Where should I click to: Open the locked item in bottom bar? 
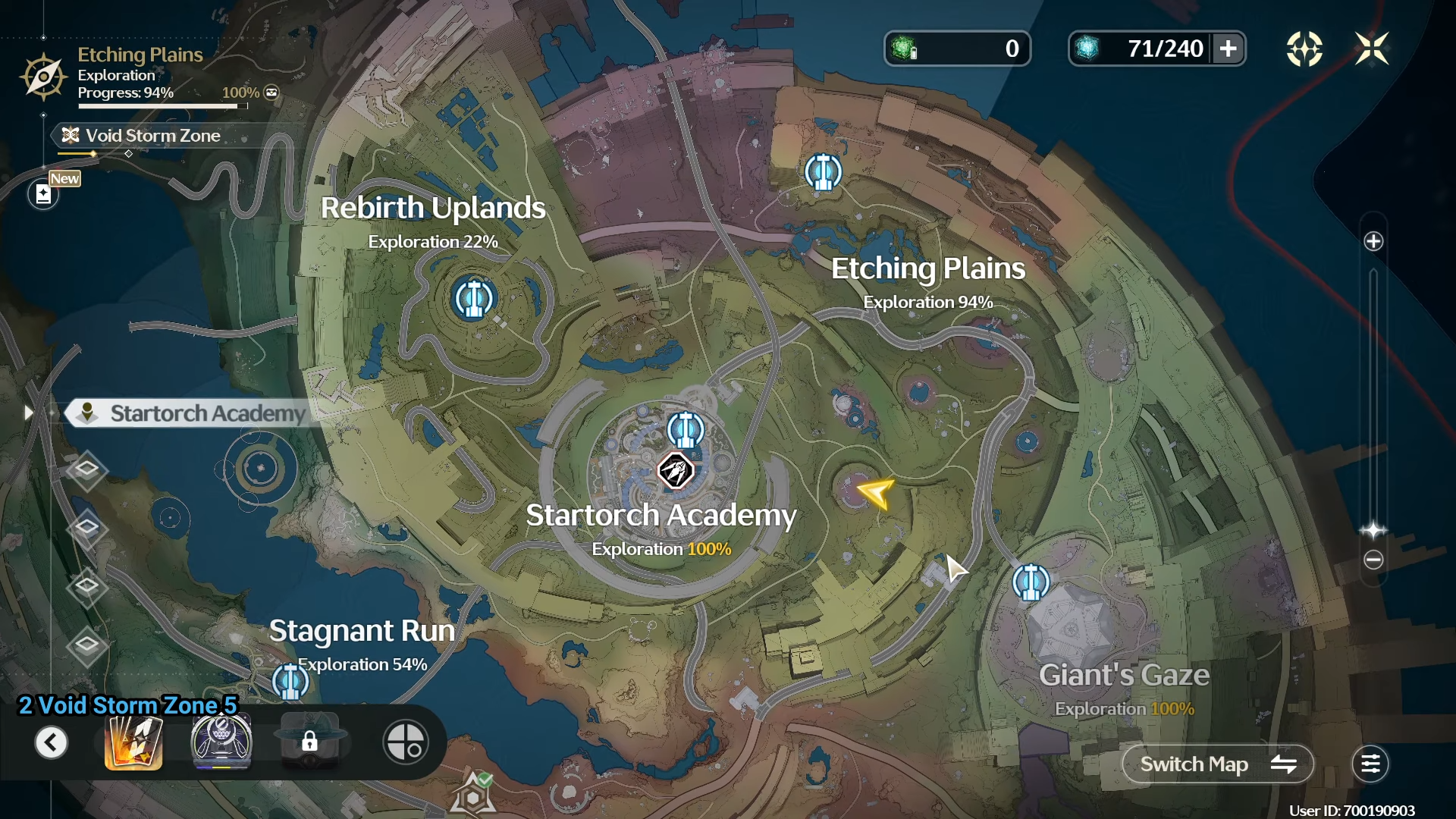pyautogui.click(x=309, y=742)
